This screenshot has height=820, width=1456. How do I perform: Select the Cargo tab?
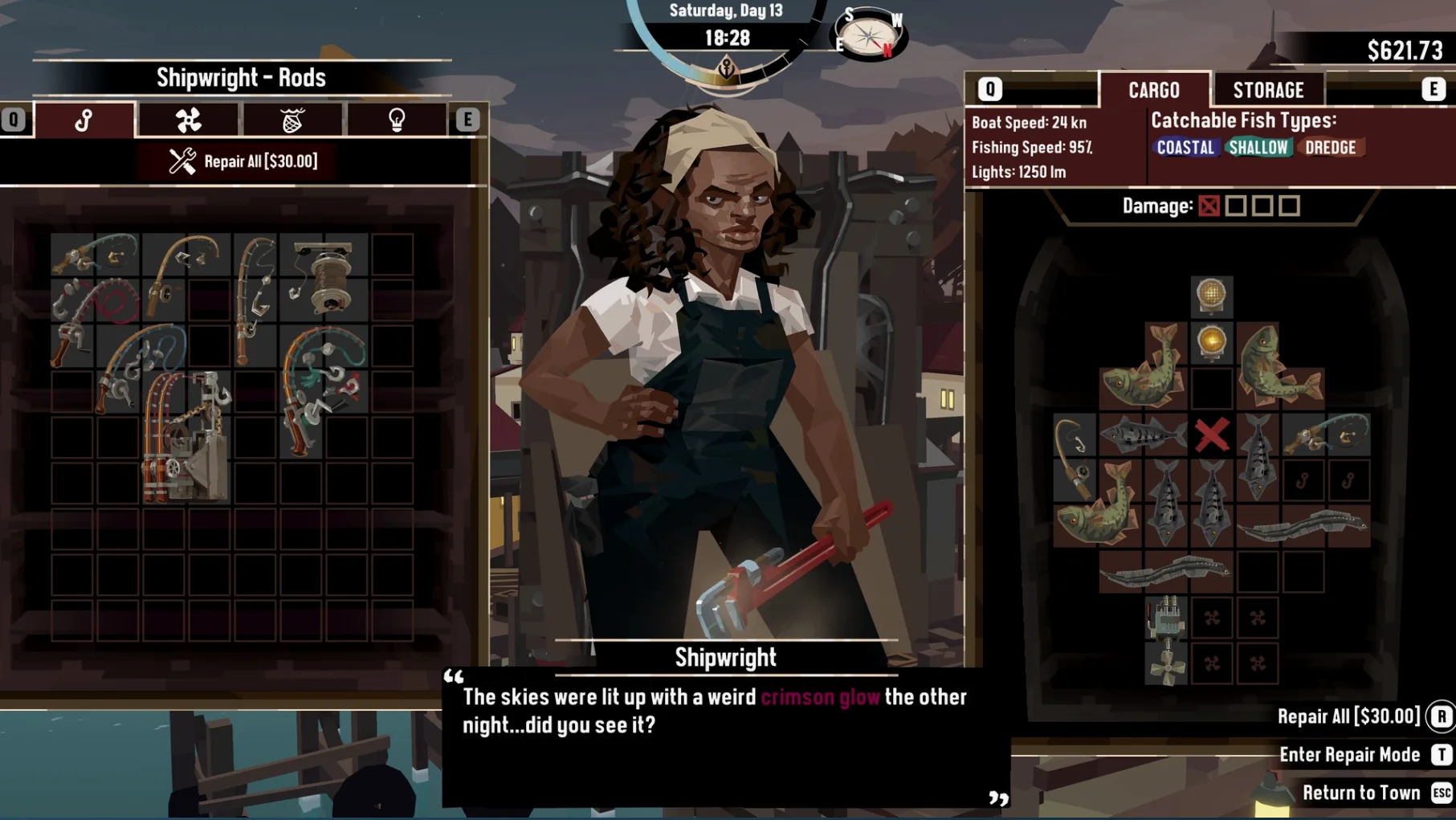coord(1154,90)
